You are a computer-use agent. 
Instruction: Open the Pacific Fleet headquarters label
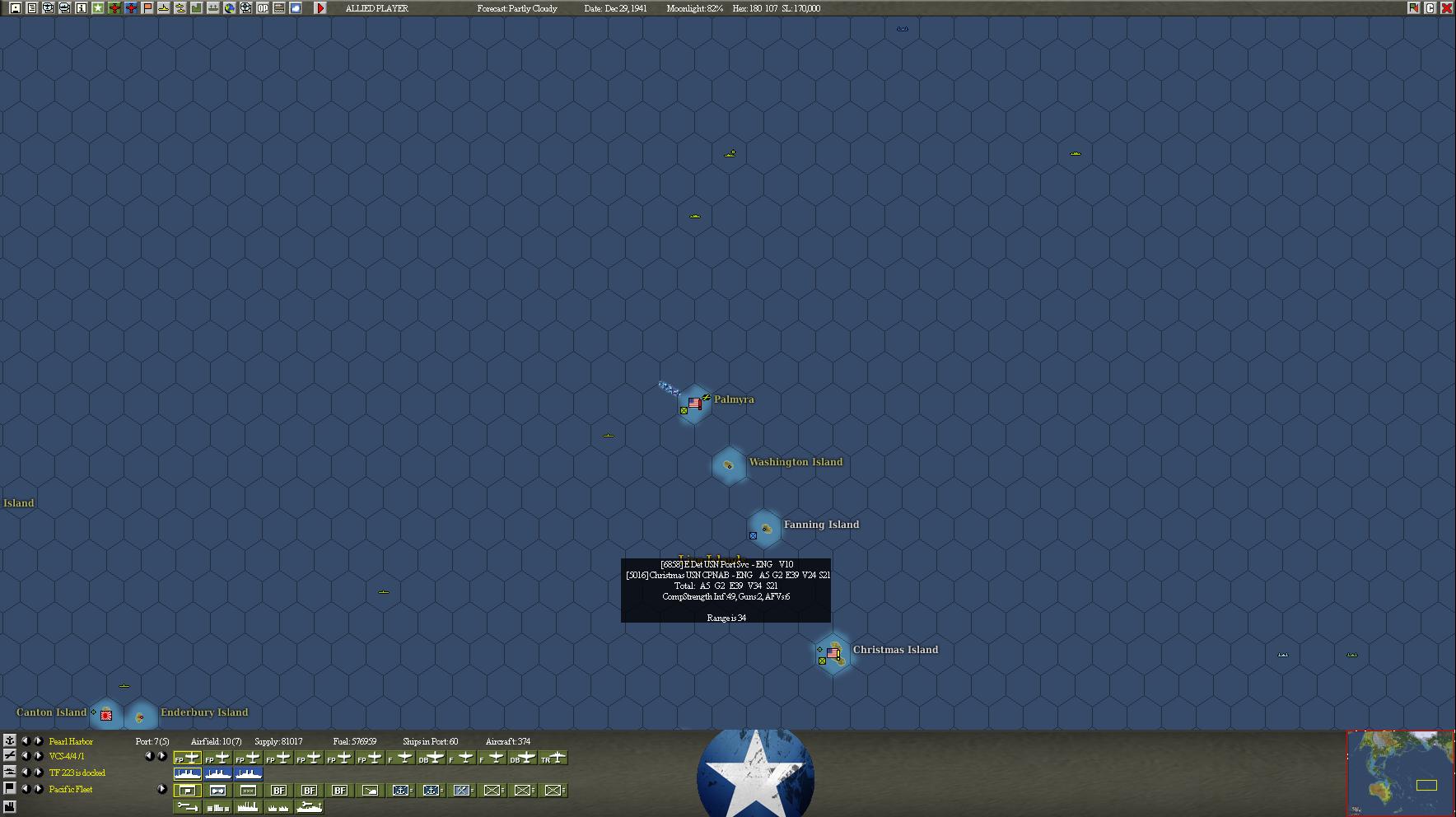71,790
